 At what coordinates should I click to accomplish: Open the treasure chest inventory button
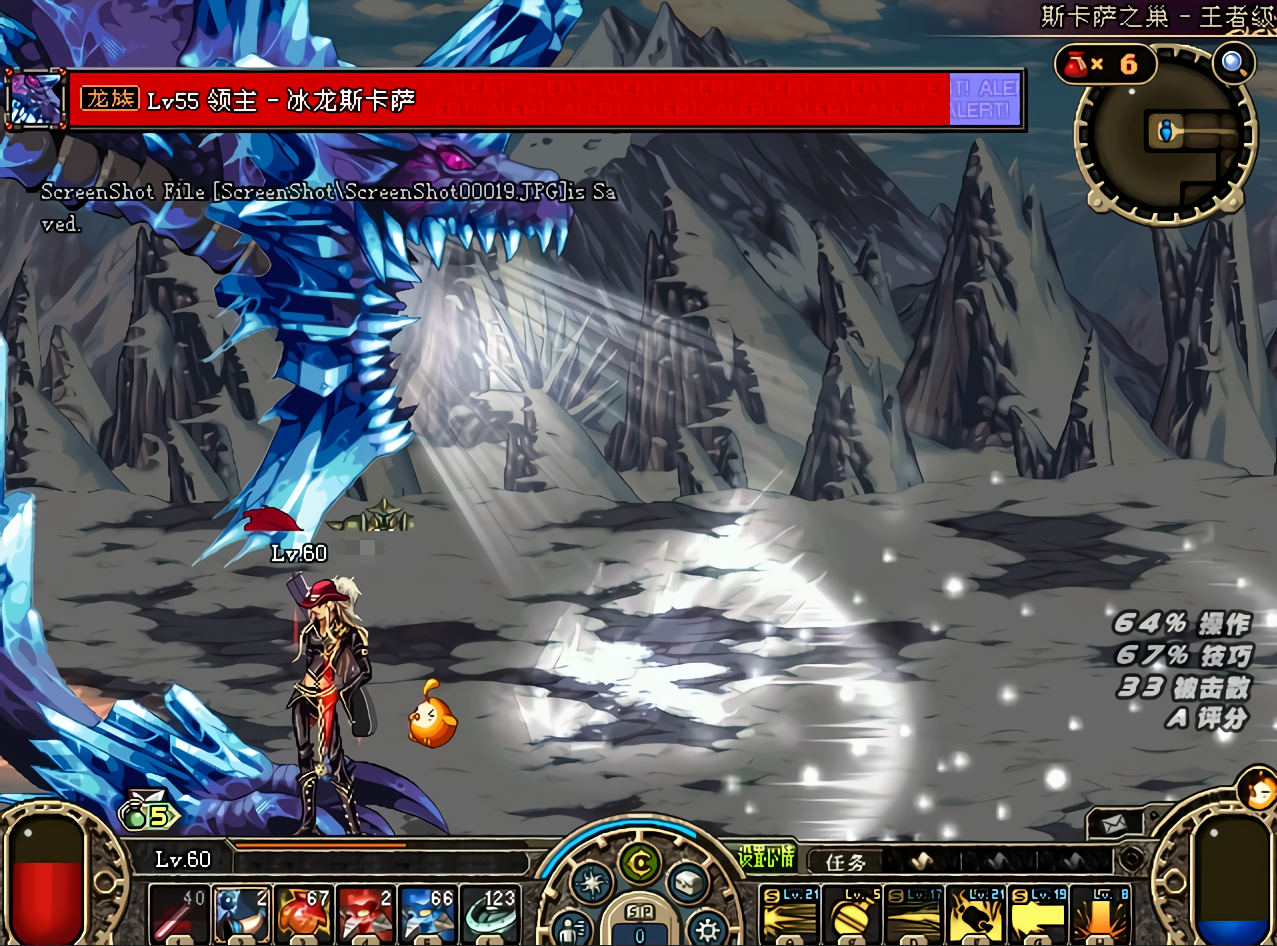pyautogui.click(x=687, y=882)
